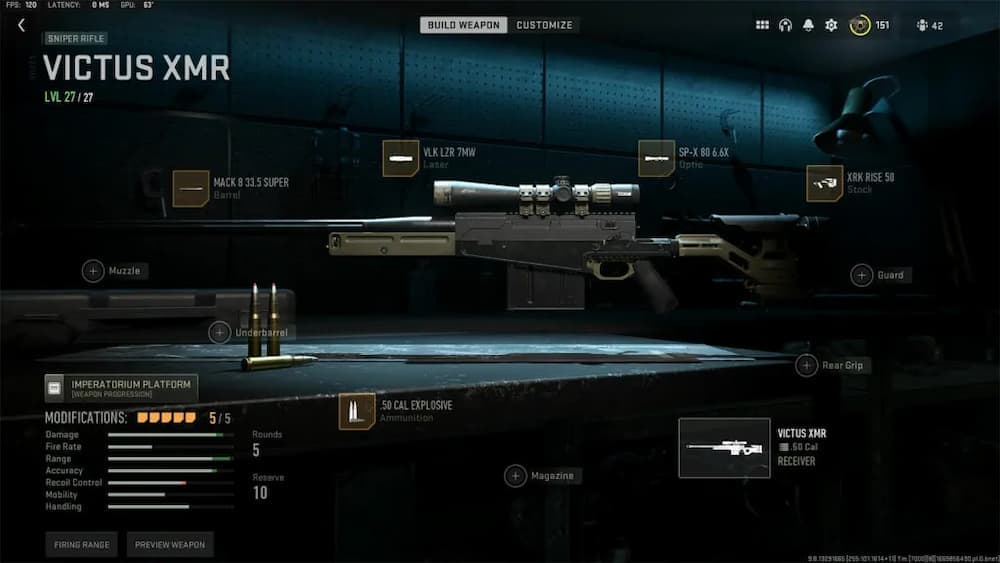Viewport: 1000px width, 563px height.
Task: Add a Muzzle attachment
Action: tap(93, 271)
